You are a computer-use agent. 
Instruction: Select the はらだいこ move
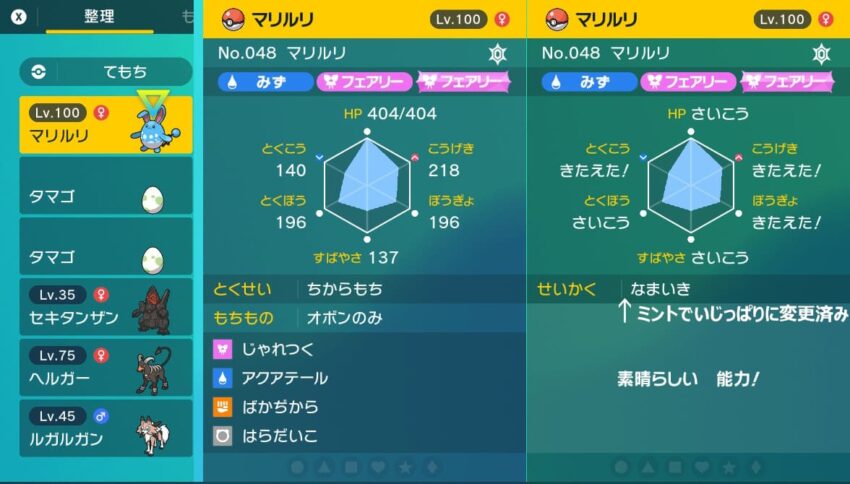coord(364,435)
